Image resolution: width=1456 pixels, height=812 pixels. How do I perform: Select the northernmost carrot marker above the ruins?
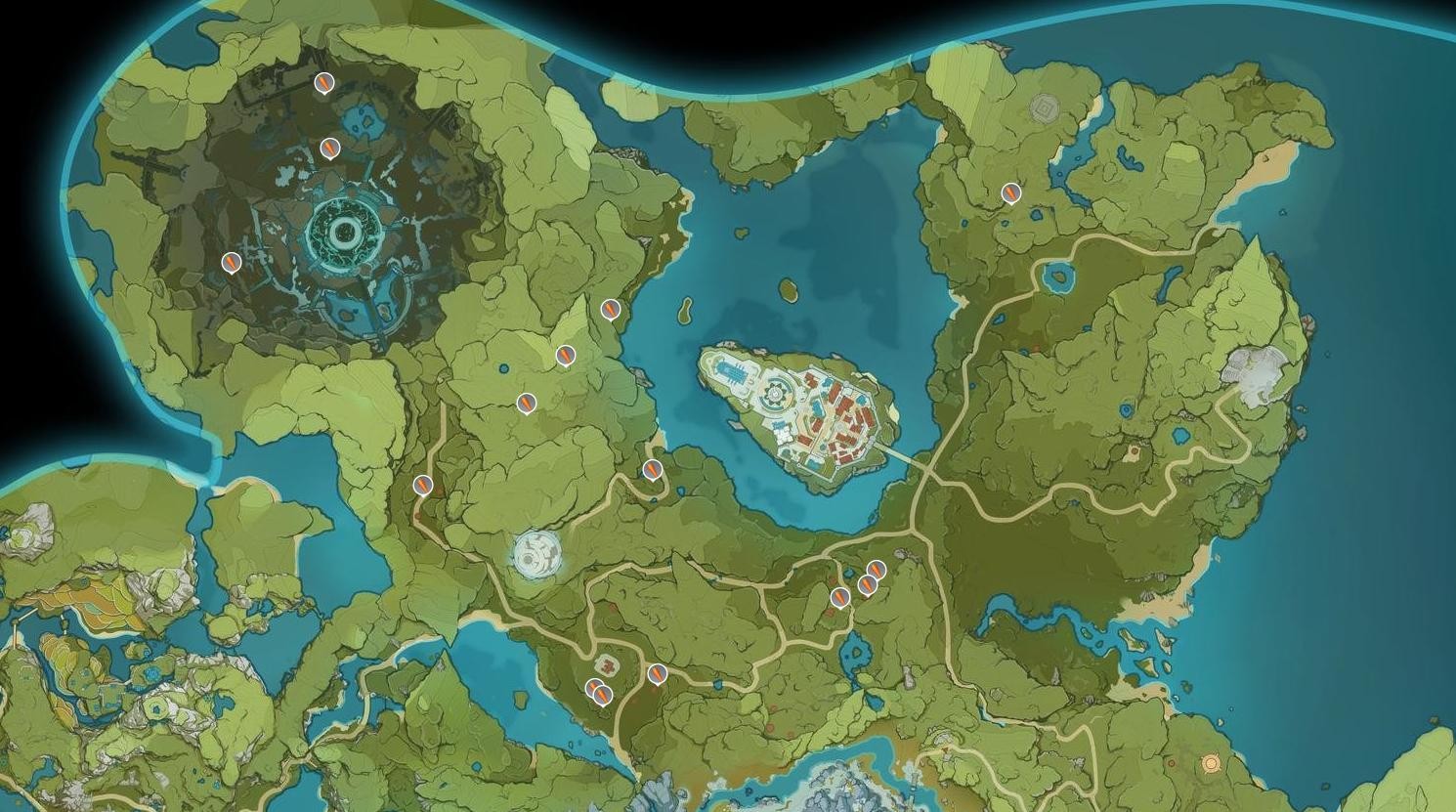(324, 83)
